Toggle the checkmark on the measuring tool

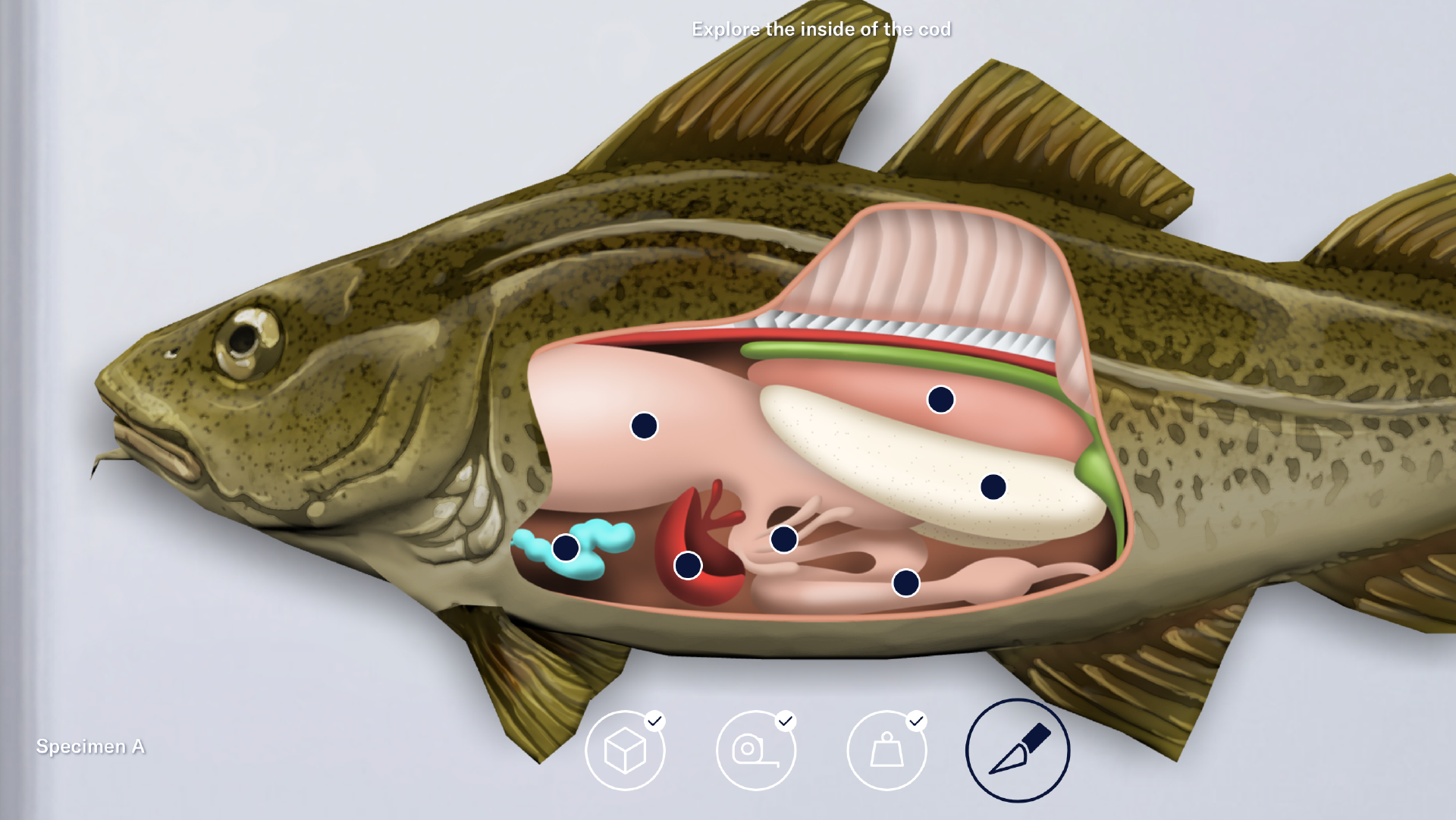[x=785, y=721]
